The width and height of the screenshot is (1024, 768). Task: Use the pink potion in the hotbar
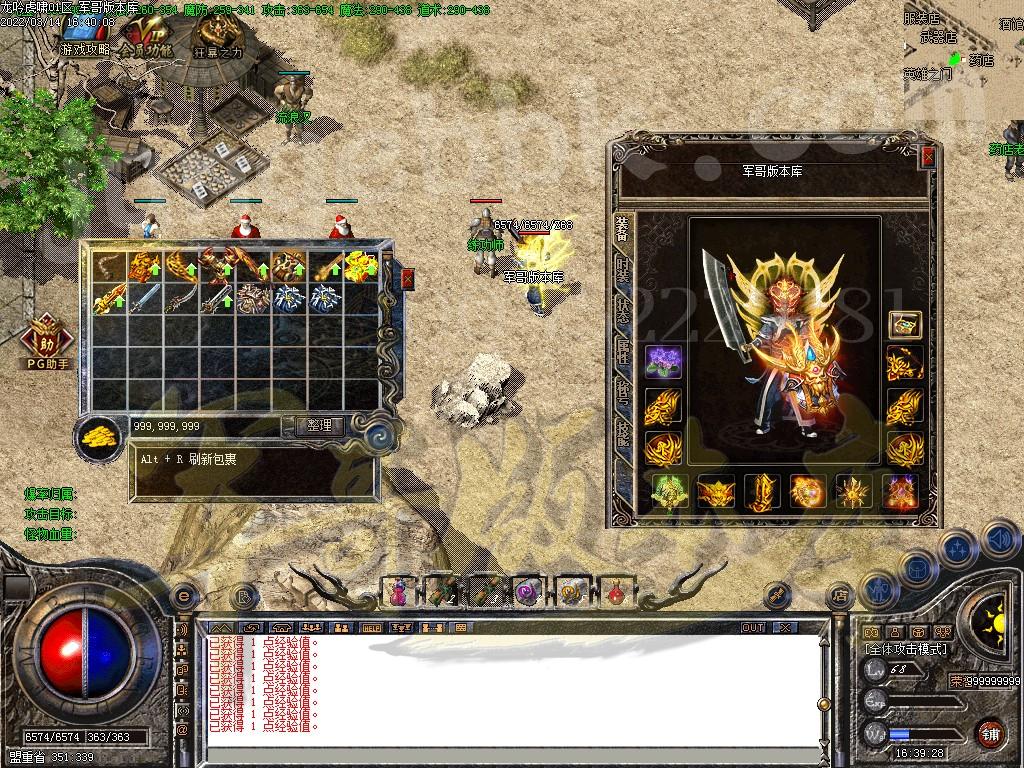398,592
